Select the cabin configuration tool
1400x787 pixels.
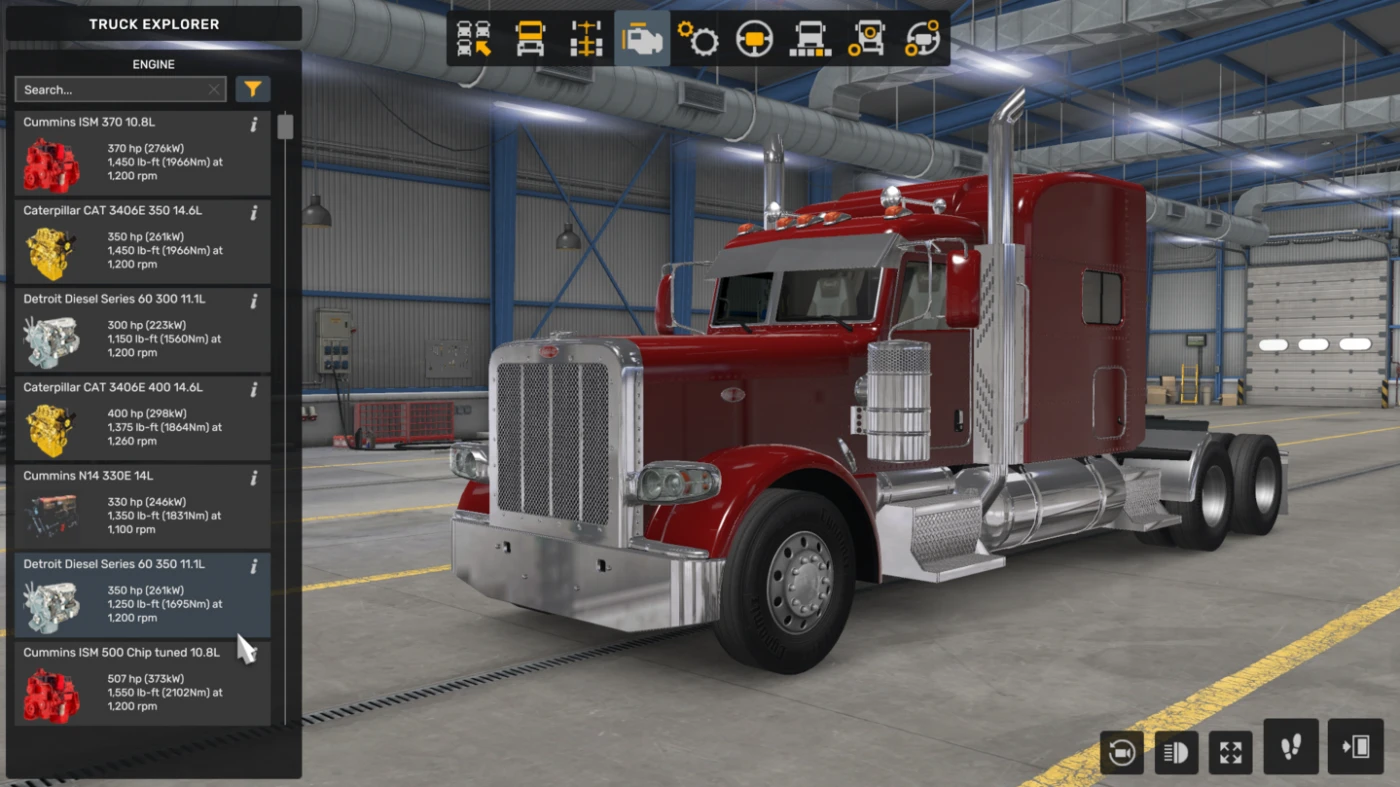click(x=529, y=37)
